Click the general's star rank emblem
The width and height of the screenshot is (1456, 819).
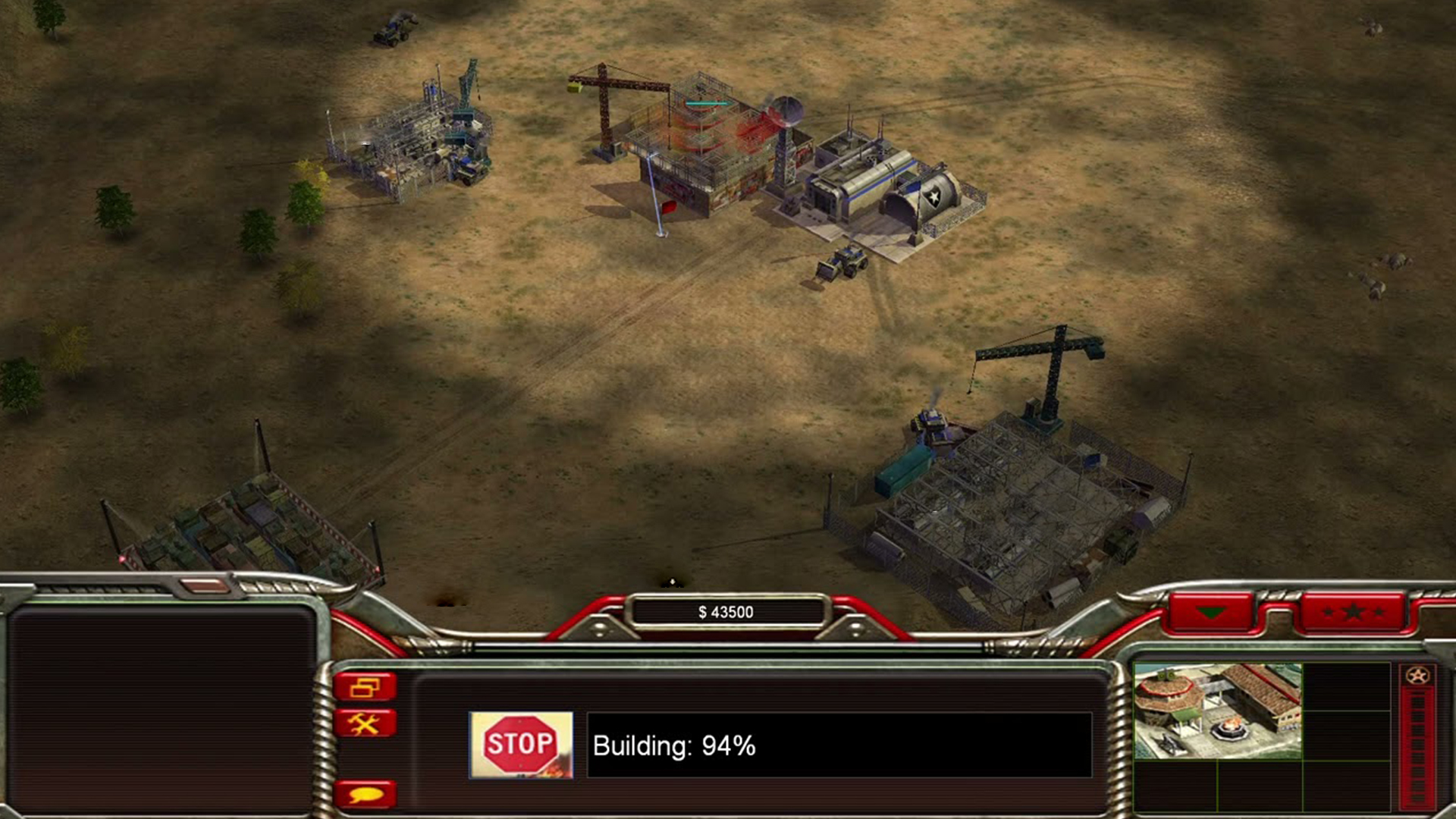(1417, 676)
